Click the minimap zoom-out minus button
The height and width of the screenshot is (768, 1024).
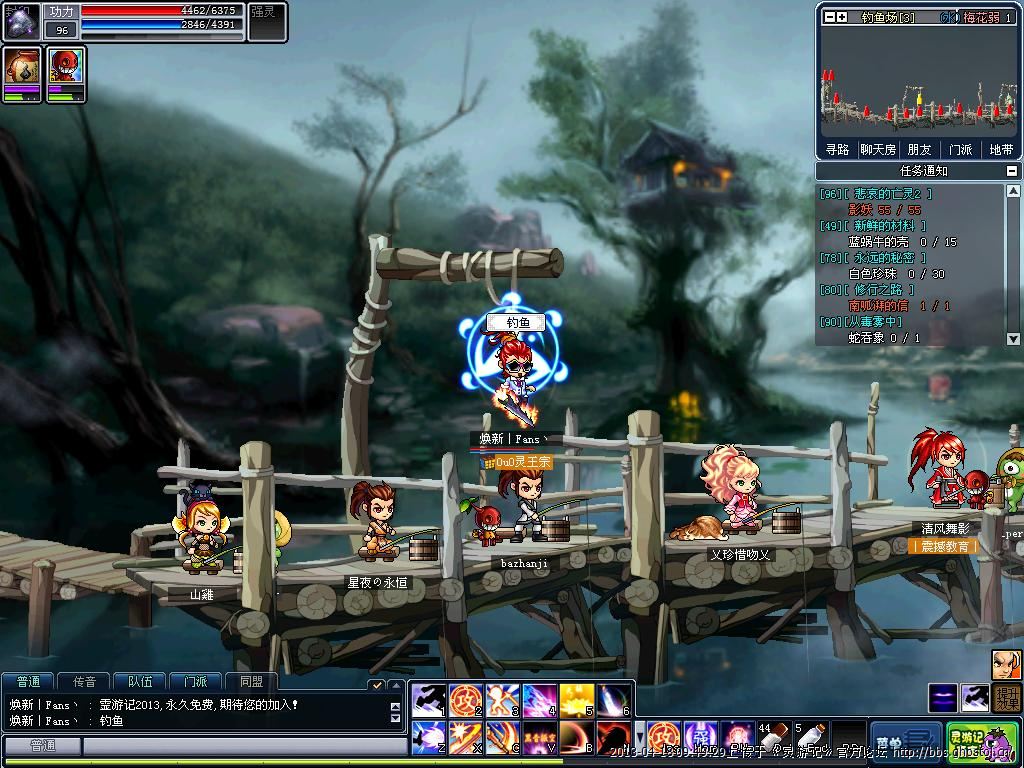click(x=829, y=17)
